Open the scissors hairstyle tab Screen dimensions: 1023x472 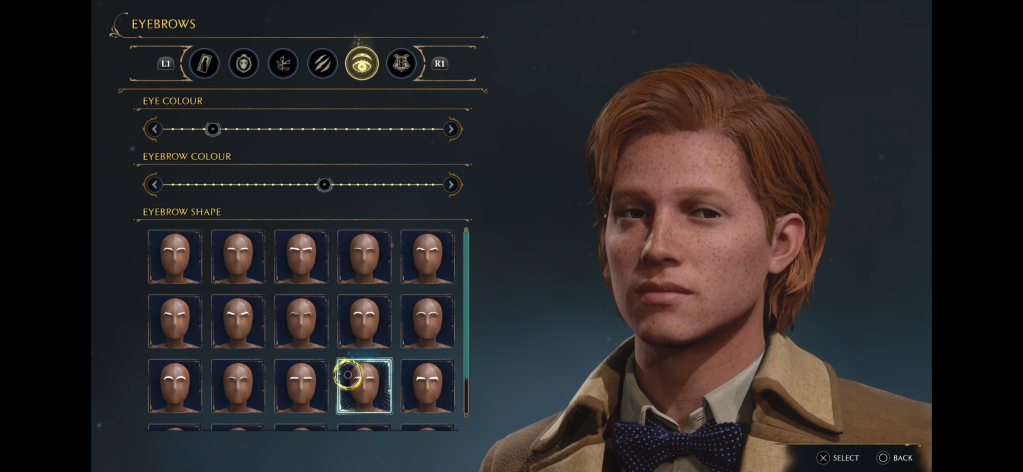tap(283, 63)
